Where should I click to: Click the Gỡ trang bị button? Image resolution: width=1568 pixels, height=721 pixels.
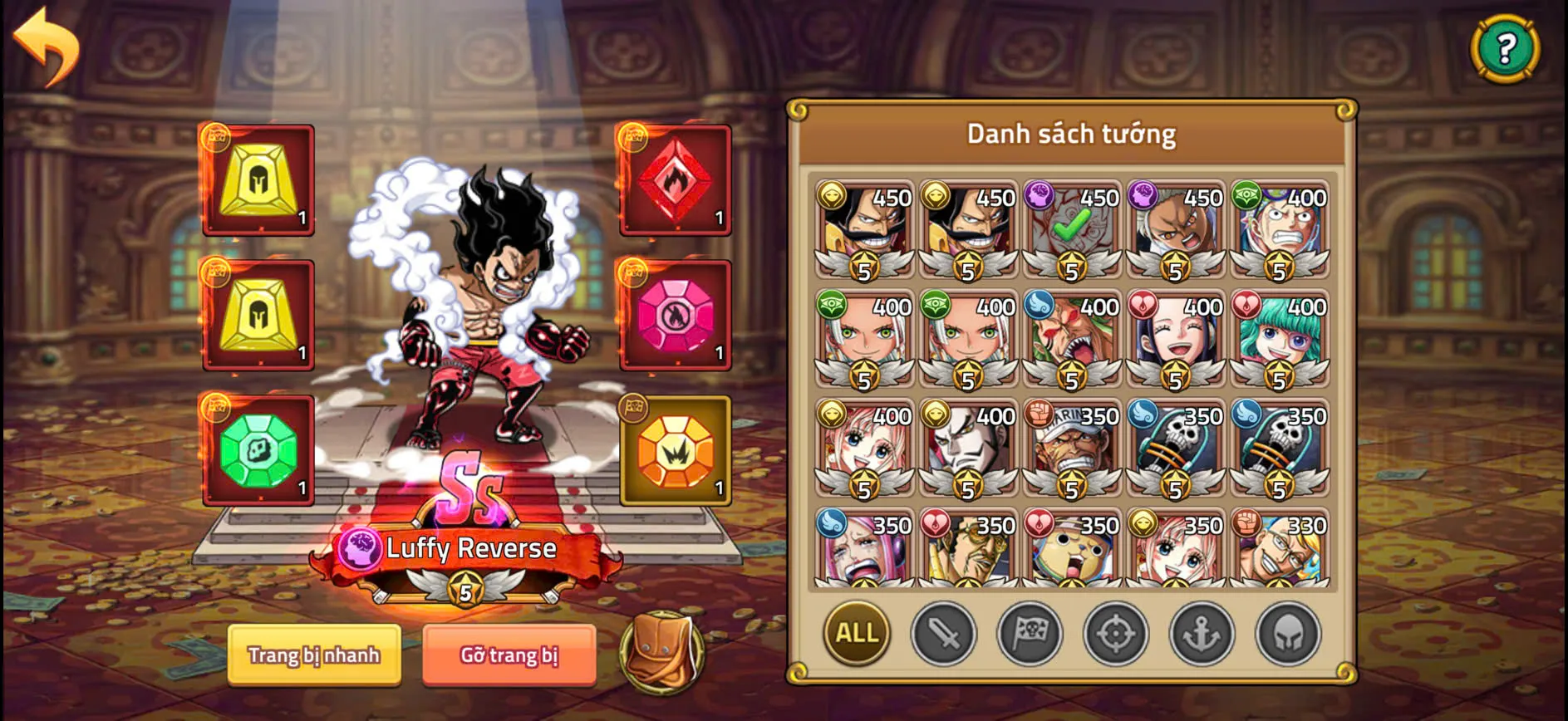[x=508, y=655]
